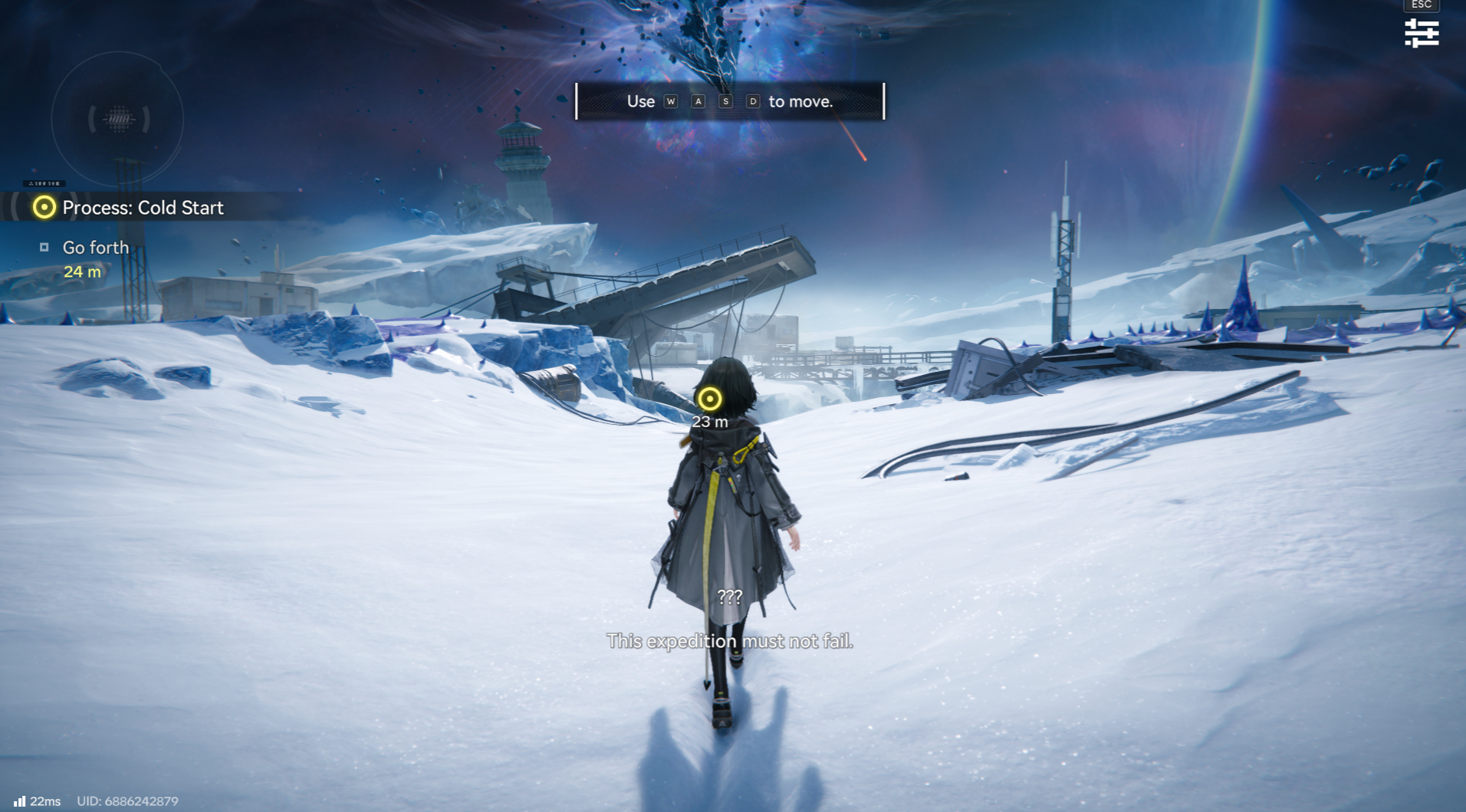Viewport: 1466px width, 812px height.
Task: Open the settings menu icon
Action: coord(1421,33)
